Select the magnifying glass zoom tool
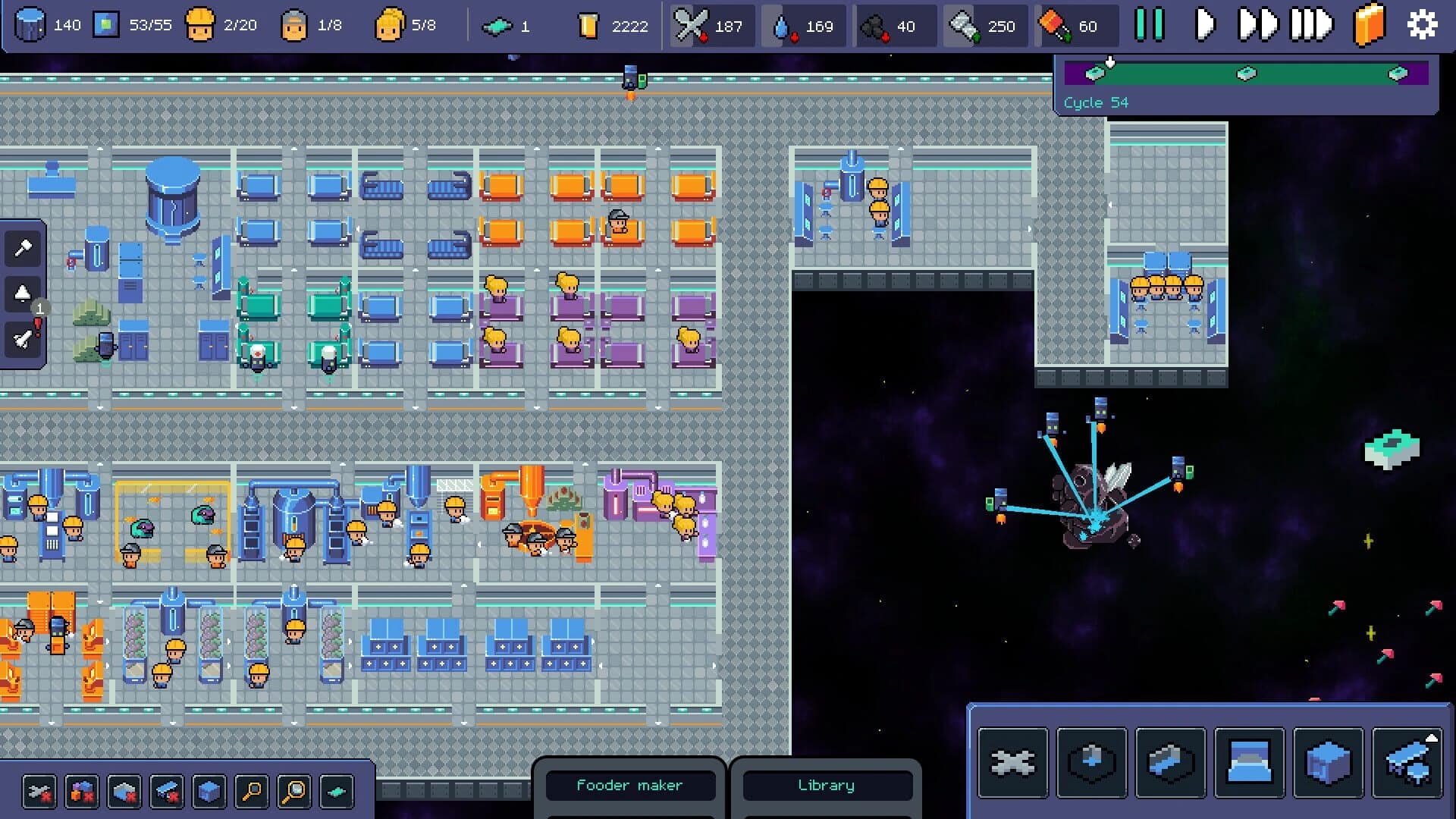The width and height of the screenshot is (1456, 819). (x=250, y=792)
